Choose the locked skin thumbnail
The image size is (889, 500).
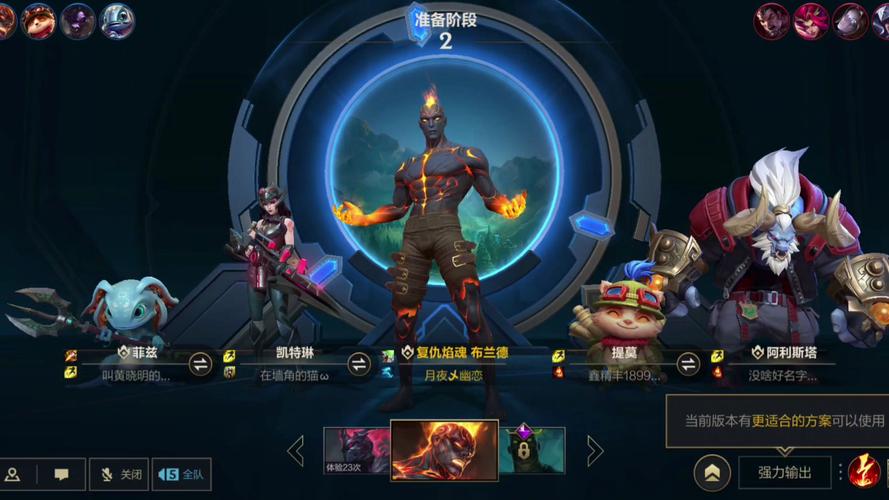(532, 450)
